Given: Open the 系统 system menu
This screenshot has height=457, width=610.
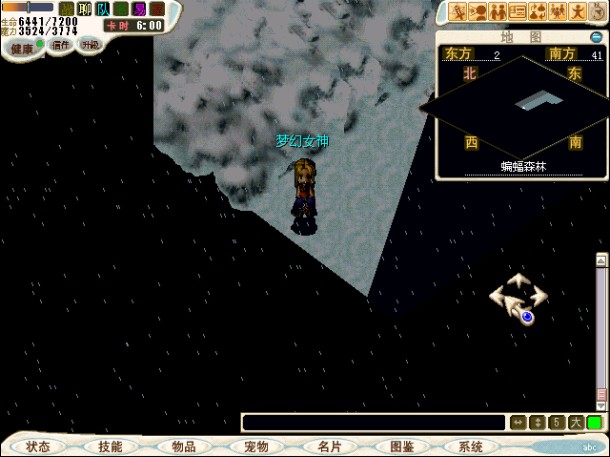Looking at the screenshot, I should coord(470,447).
